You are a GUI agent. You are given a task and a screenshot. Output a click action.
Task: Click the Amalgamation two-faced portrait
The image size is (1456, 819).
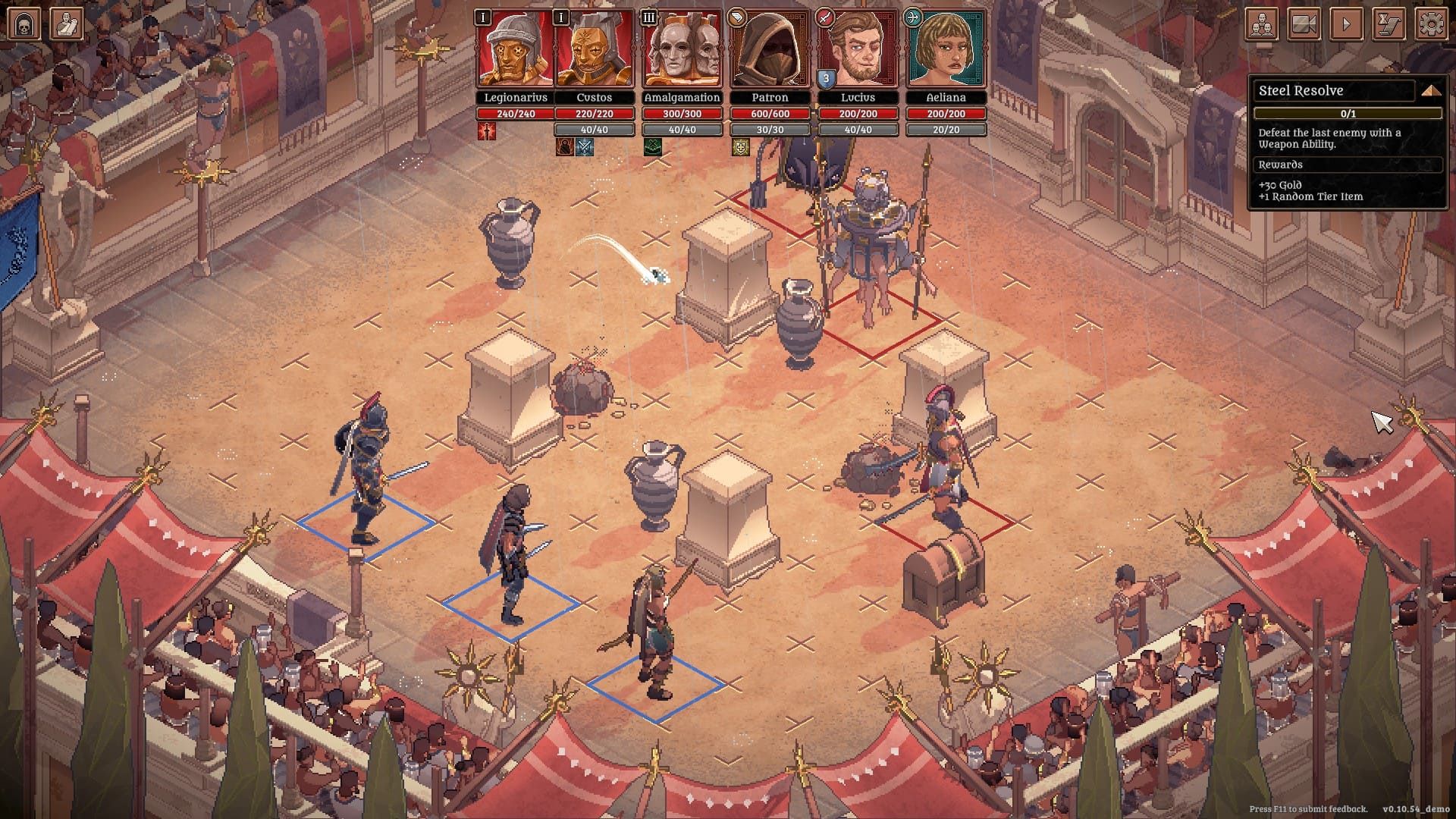point(682,50)
